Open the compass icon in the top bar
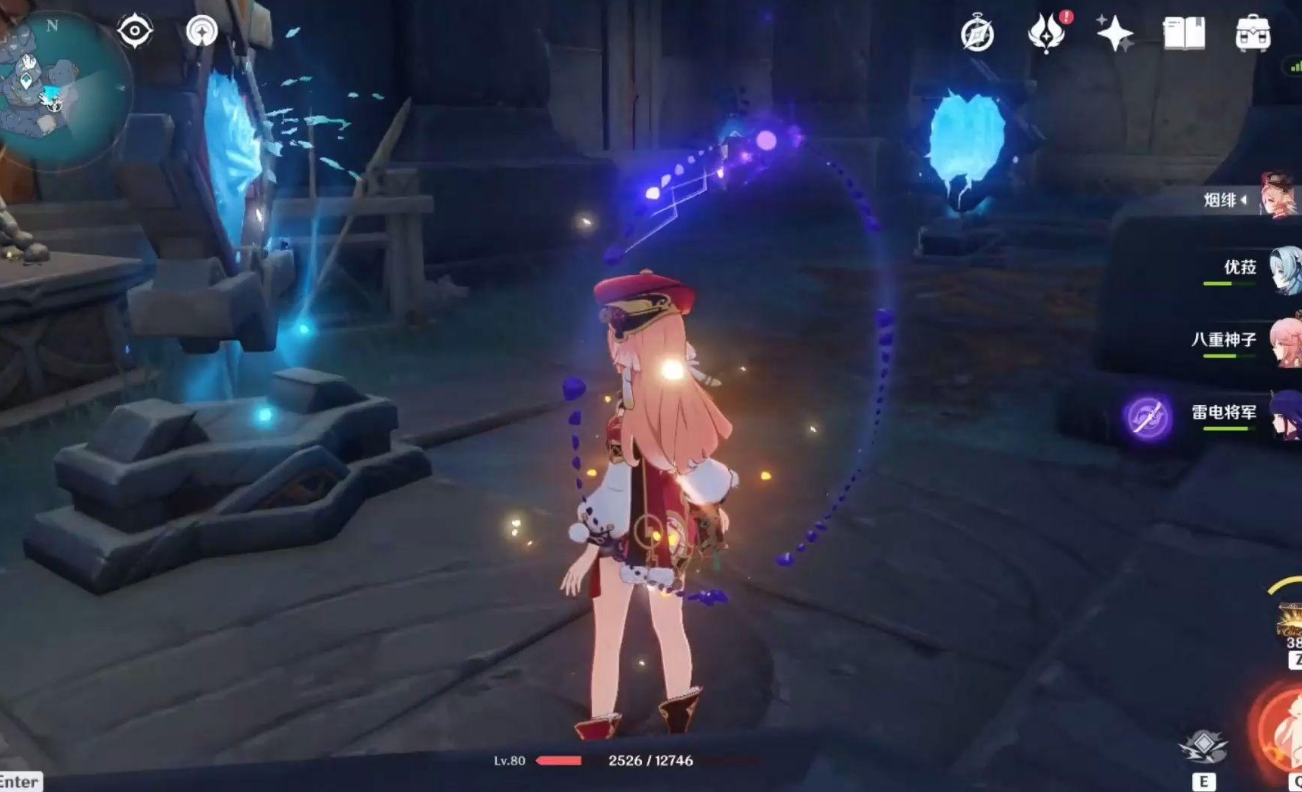The width and height of the screenshot is (1302, 792). (977, 33)
